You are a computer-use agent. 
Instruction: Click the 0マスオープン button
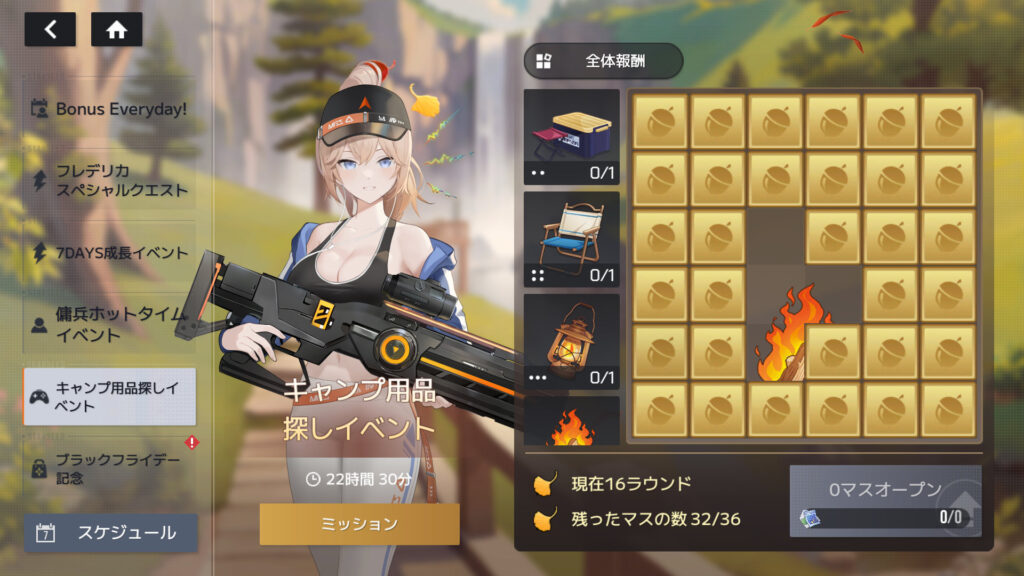(885, 501)
